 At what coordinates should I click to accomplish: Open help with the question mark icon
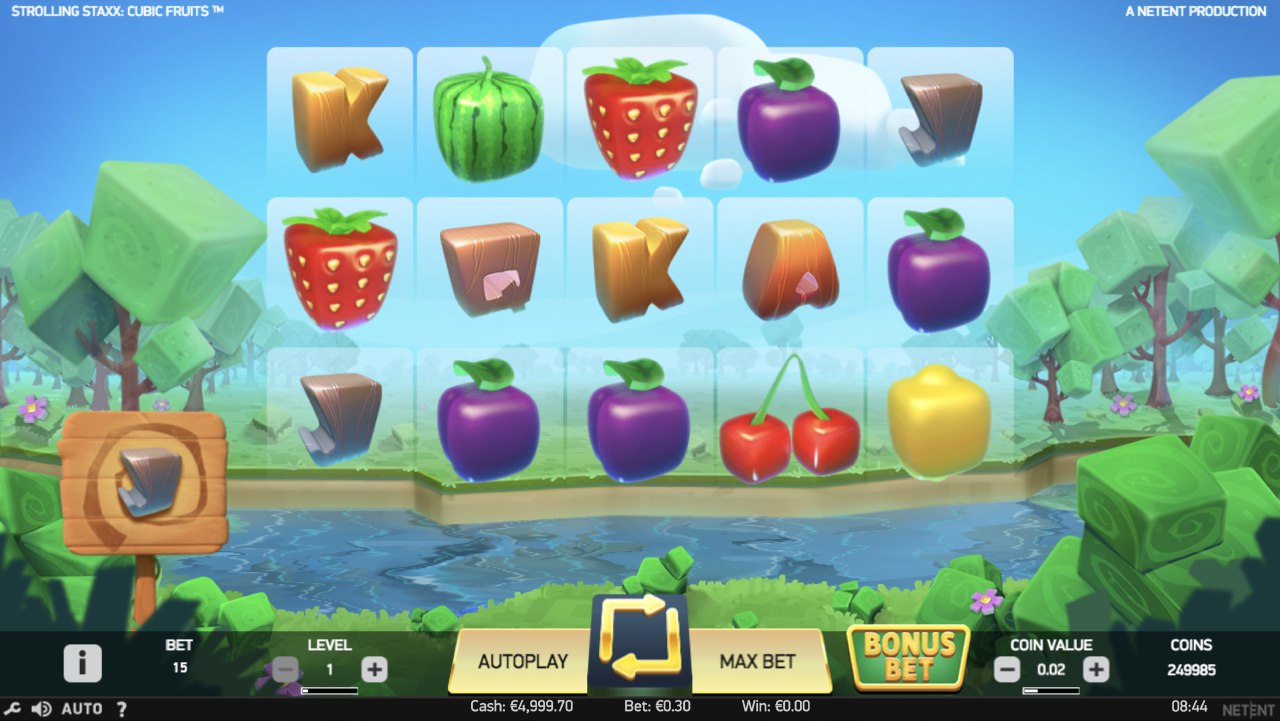pos(122,709)
